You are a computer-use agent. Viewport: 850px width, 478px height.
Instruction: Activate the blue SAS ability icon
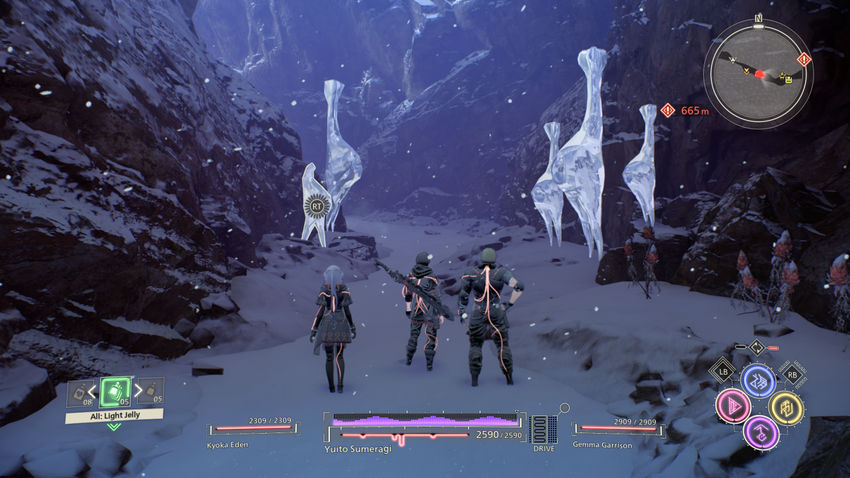click(757, 380)
